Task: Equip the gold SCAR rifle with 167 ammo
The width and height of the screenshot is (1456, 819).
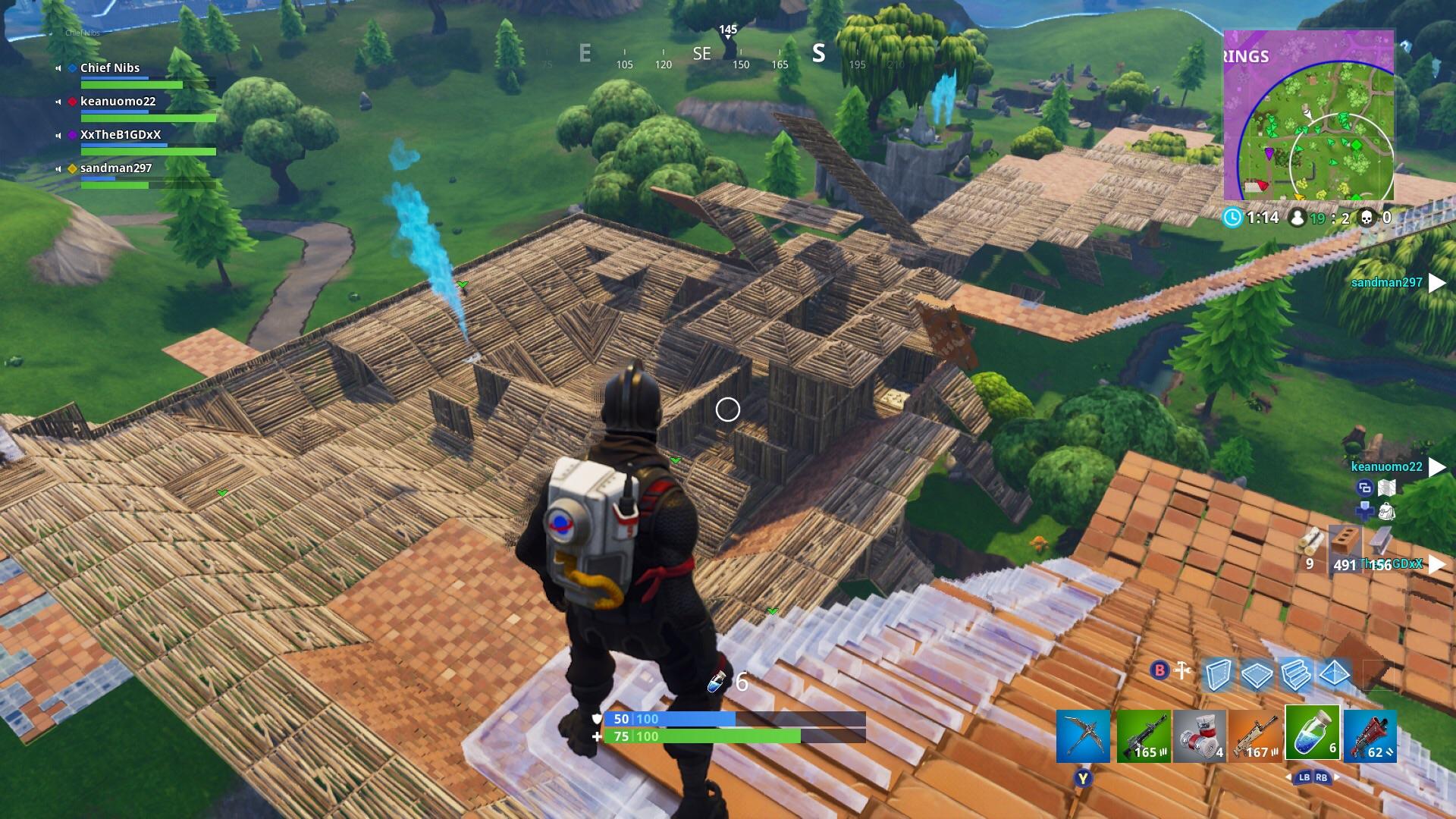Action: (1256, 736)
